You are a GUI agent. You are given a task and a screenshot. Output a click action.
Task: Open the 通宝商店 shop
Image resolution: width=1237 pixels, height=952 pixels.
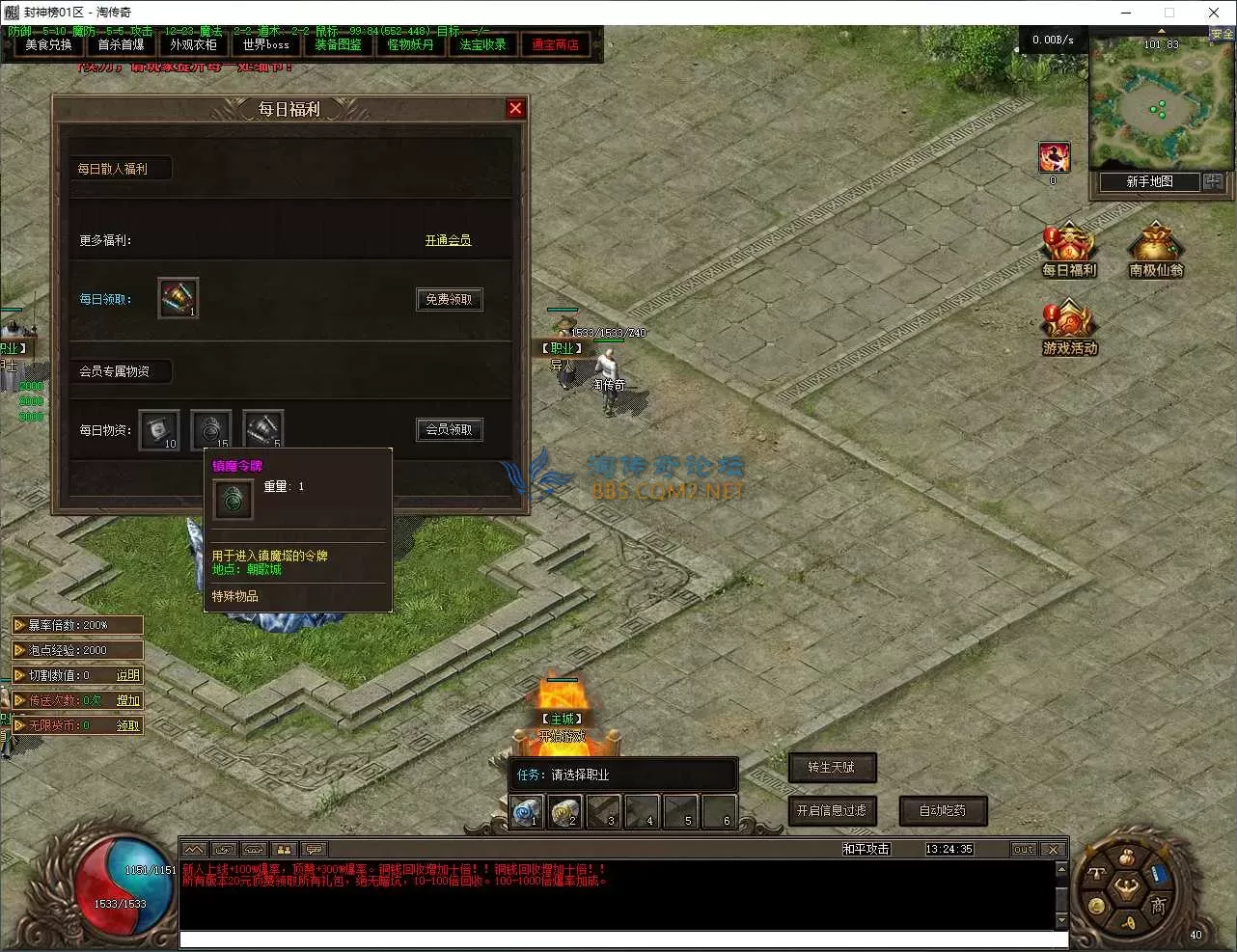click(x=555, y=44)
